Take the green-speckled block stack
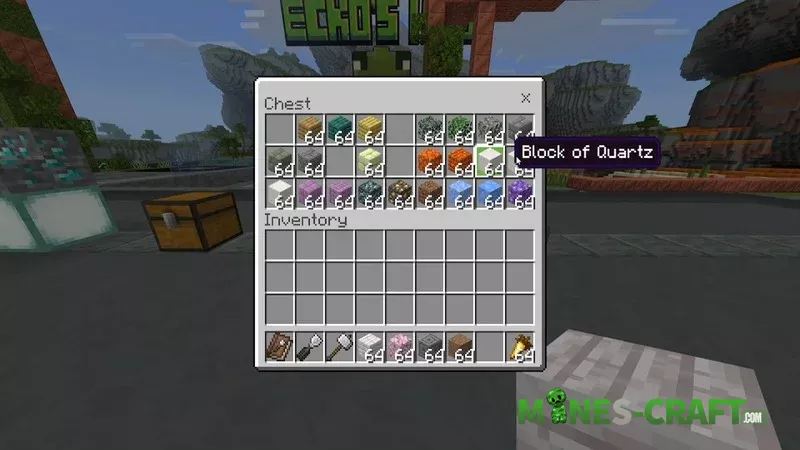 [x=460, y=129]
